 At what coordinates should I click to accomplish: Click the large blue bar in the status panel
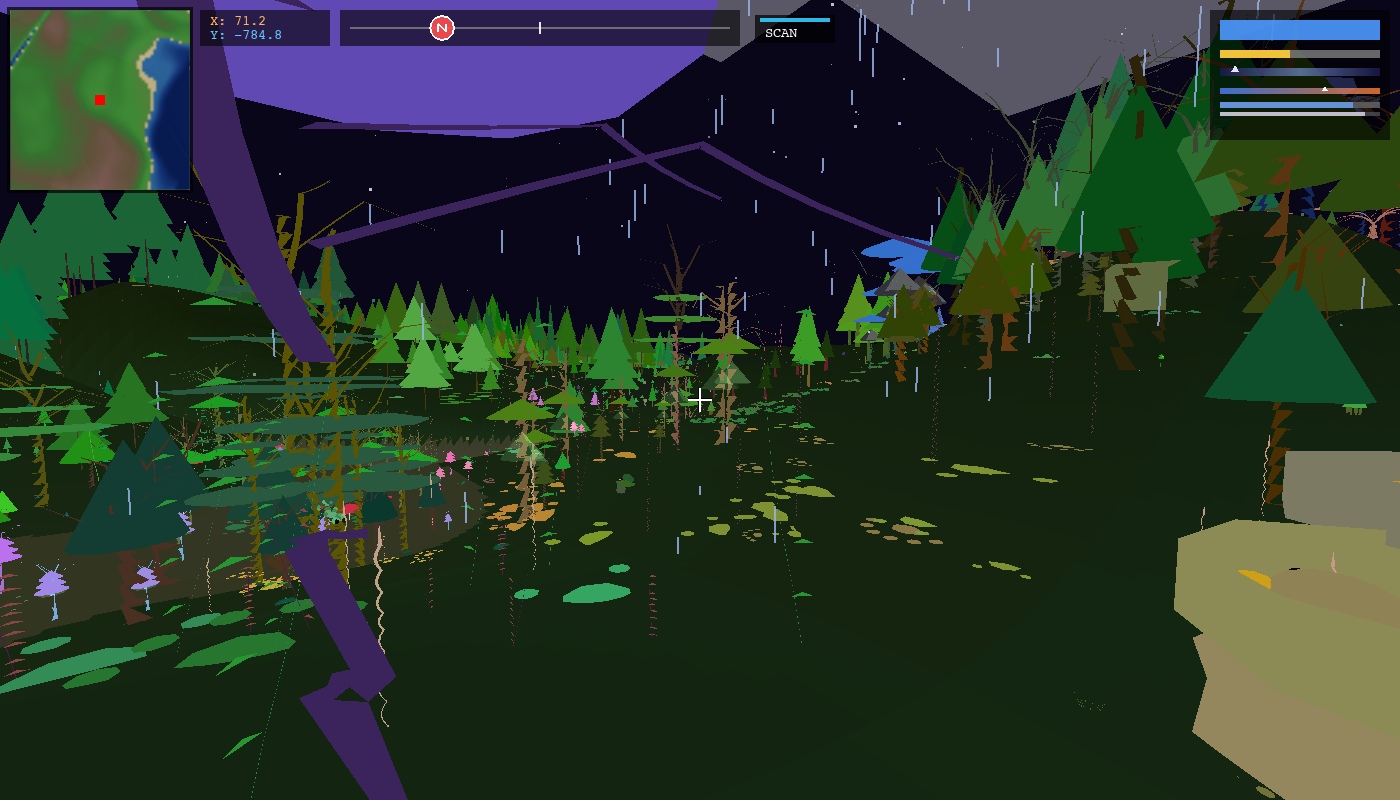[x=1300, y=31]
